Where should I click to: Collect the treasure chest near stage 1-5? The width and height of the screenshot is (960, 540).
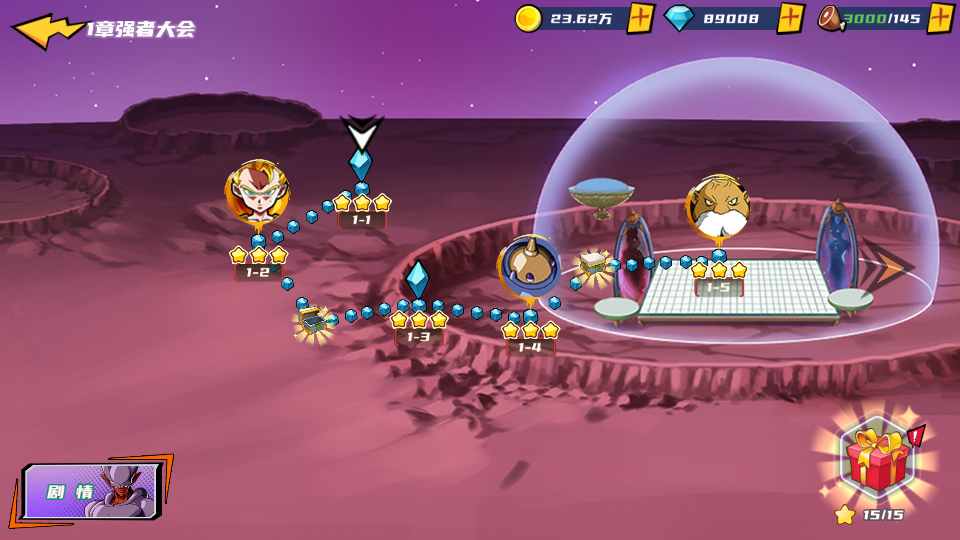[594, 264]
